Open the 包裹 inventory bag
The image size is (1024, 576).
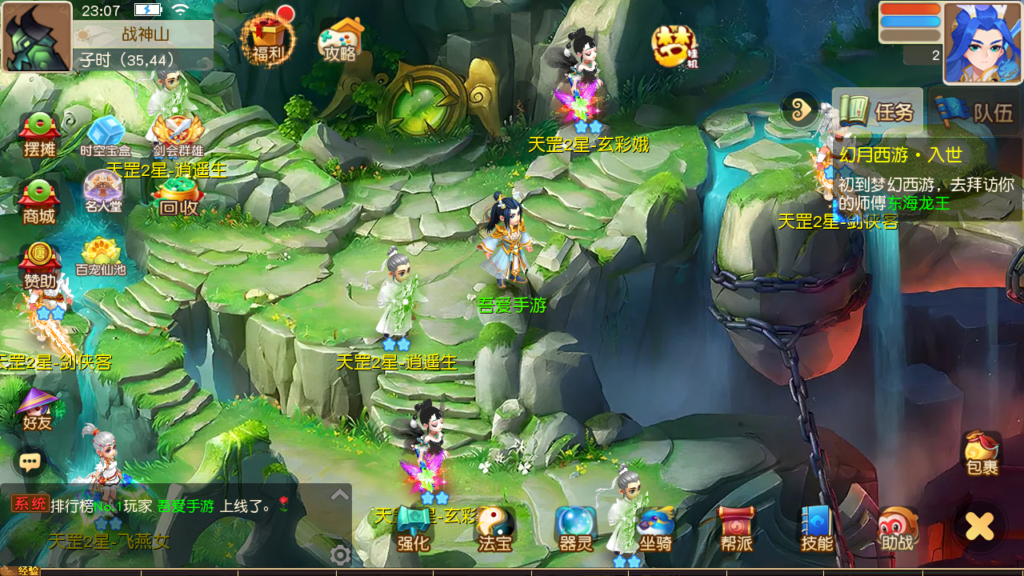(981, 454)
